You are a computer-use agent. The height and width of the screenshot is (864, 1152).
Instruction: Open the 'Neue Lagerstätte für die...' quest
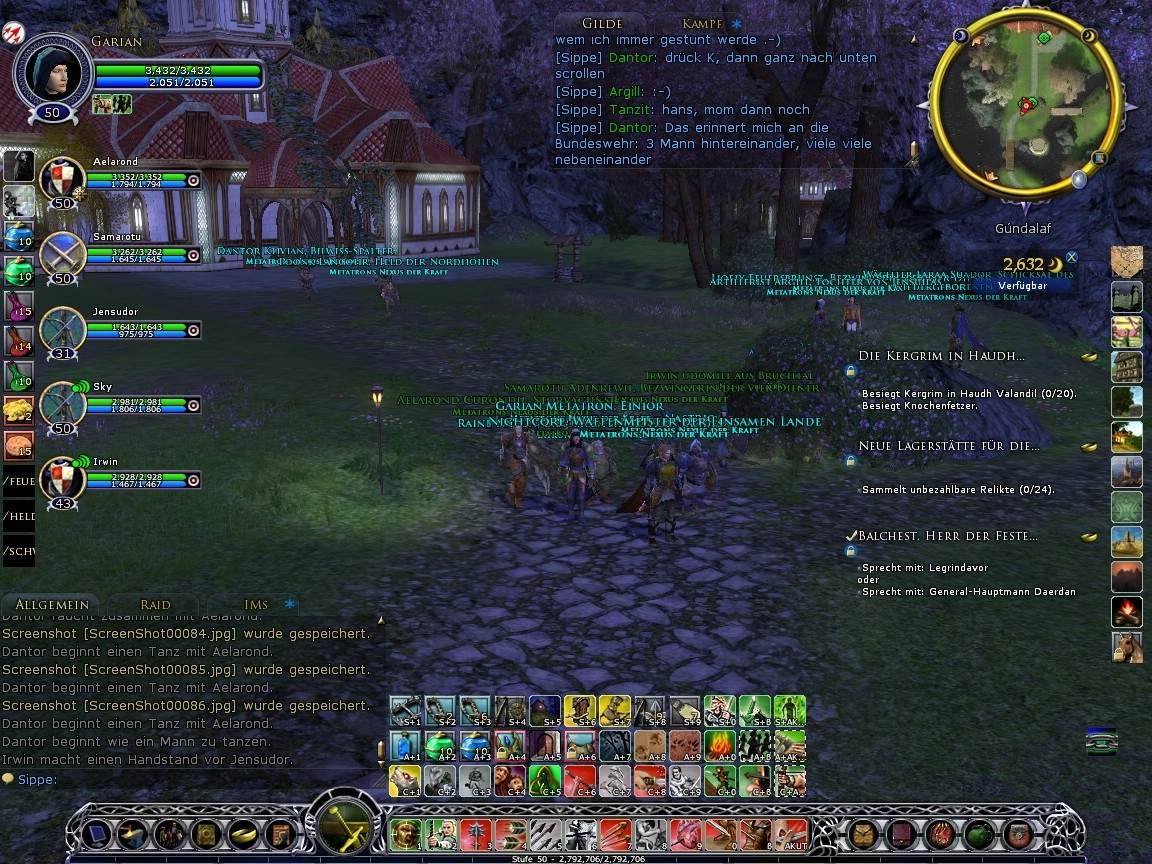point(949,446)
